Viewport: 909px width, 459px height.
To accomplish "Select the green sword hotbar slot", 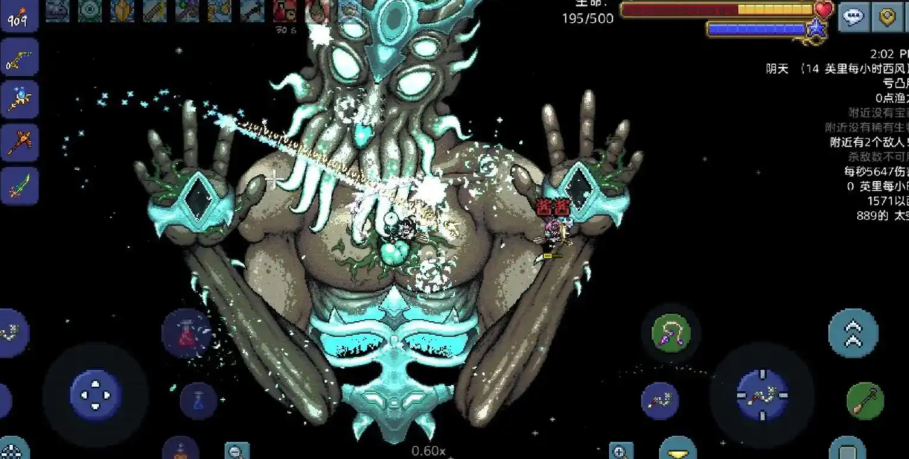I will click(19, 184).
